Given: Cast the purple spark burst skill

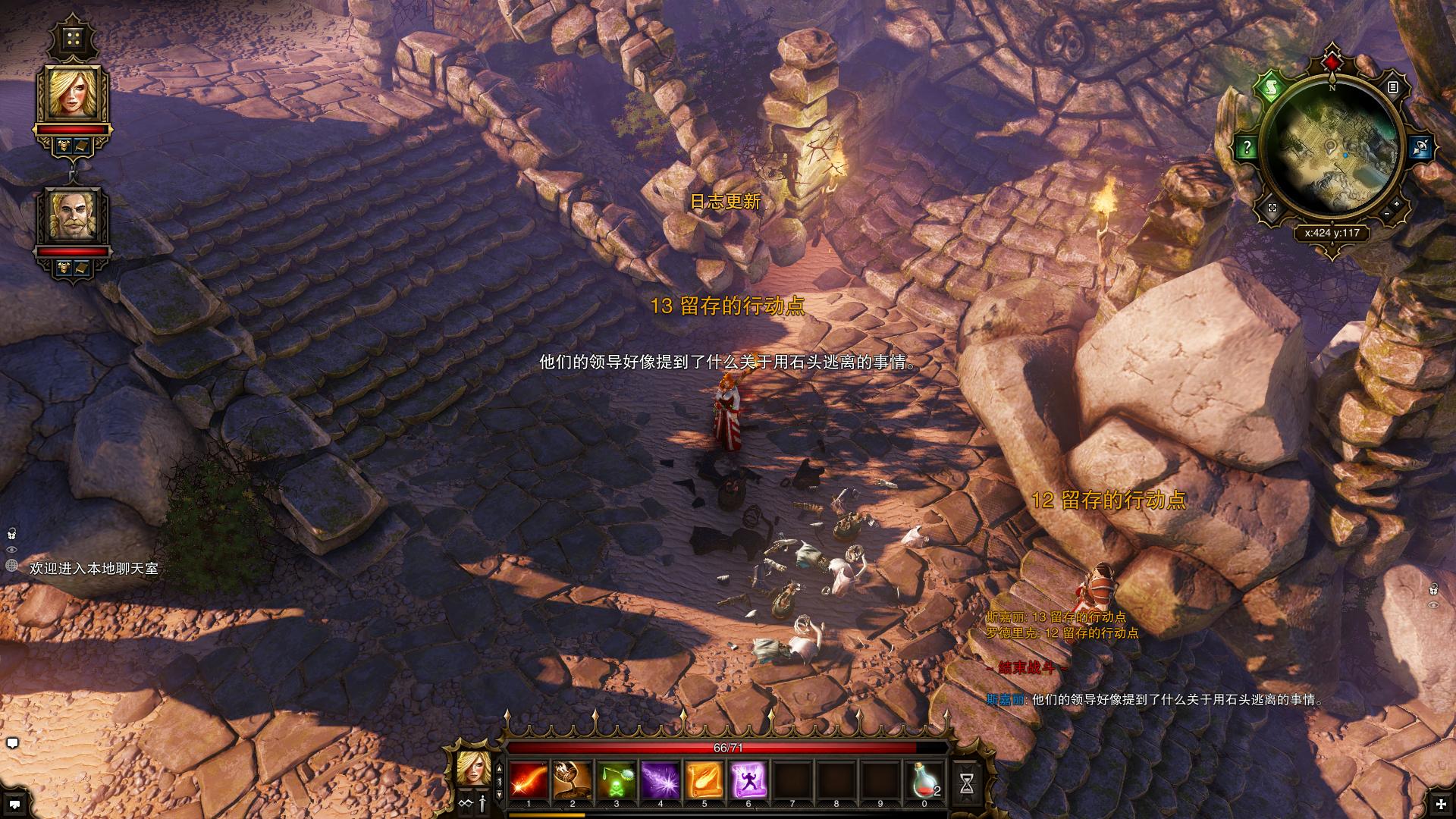Looking at the screenshot, I should (x=661, y=780).
